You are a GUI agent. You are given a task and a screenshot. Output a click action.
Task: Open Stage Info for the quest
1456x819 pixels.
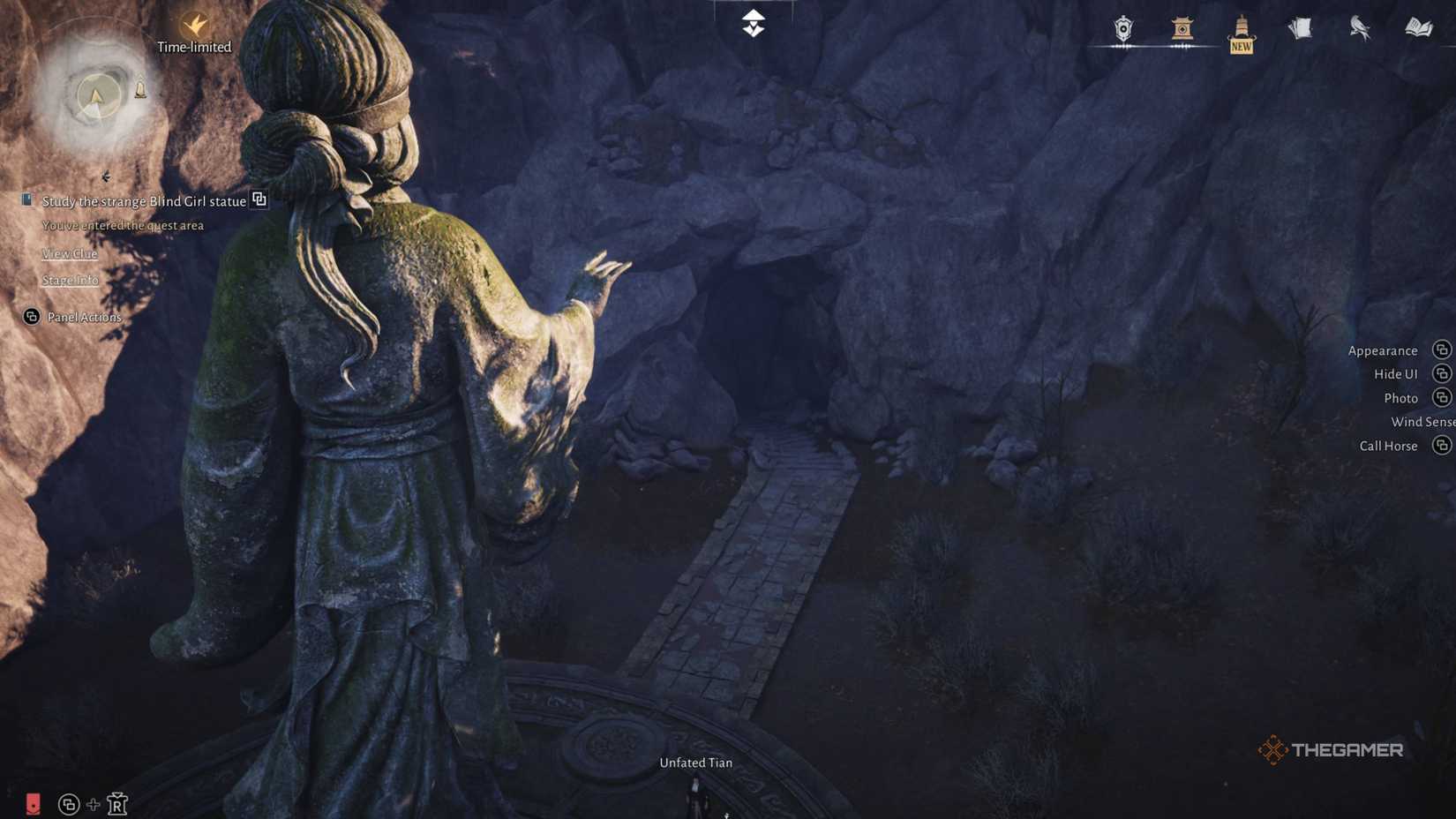[x=69, y=280]
